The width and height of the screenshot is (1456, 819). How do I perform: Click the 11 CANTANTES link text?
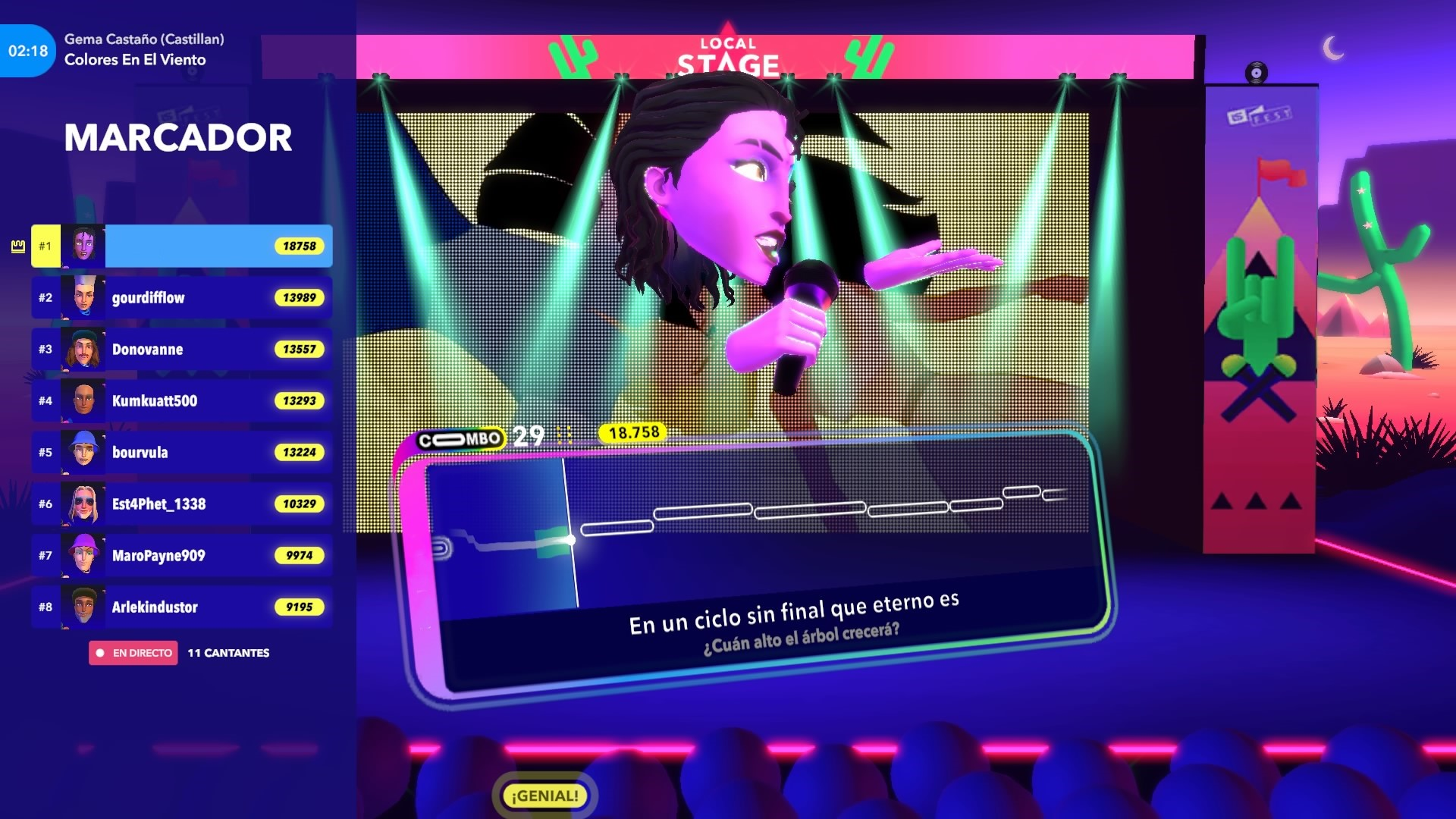(228, 652)
